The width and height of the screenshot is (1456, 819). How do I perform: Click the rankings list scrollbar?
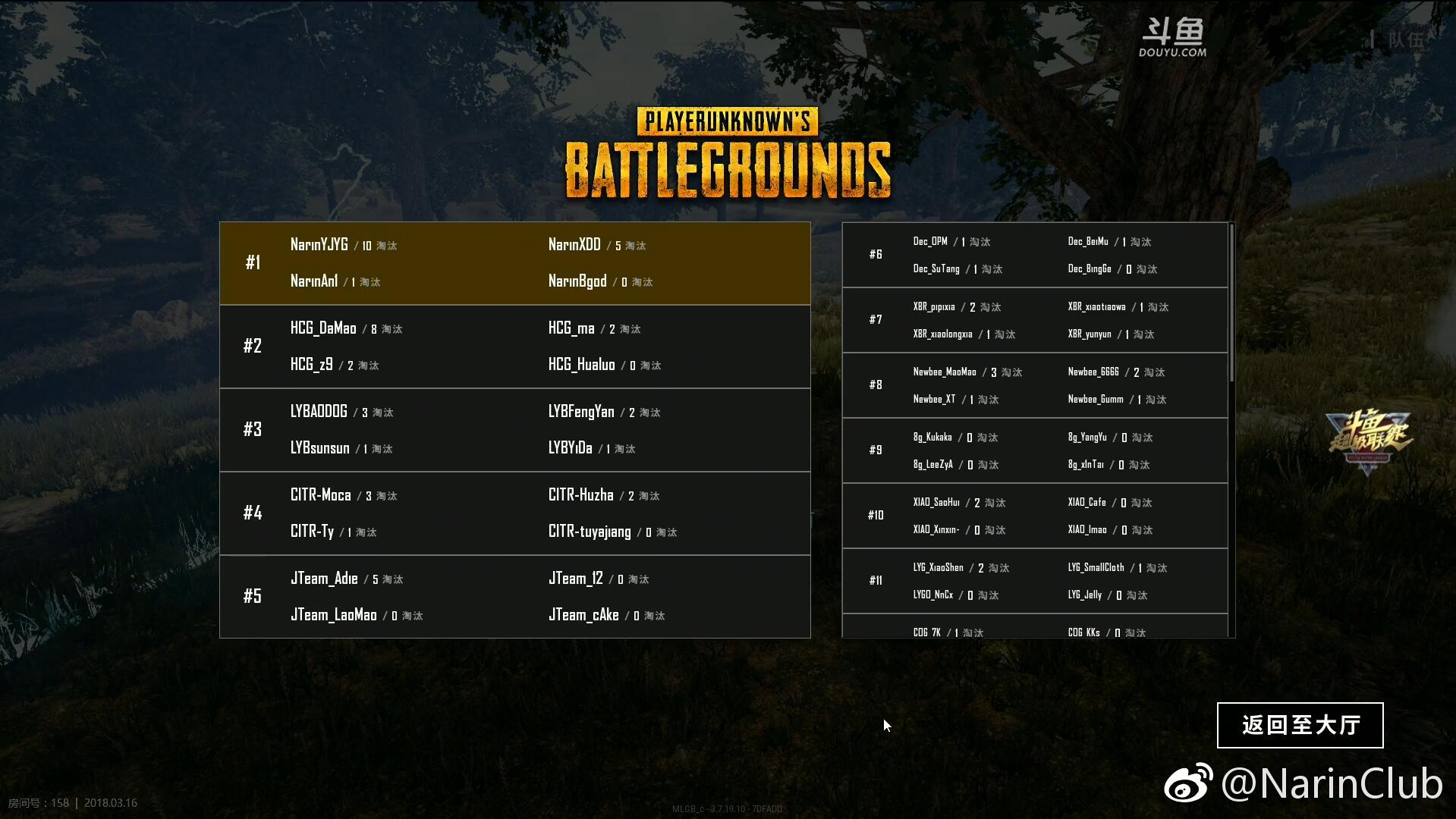[x=1231, y=303]
